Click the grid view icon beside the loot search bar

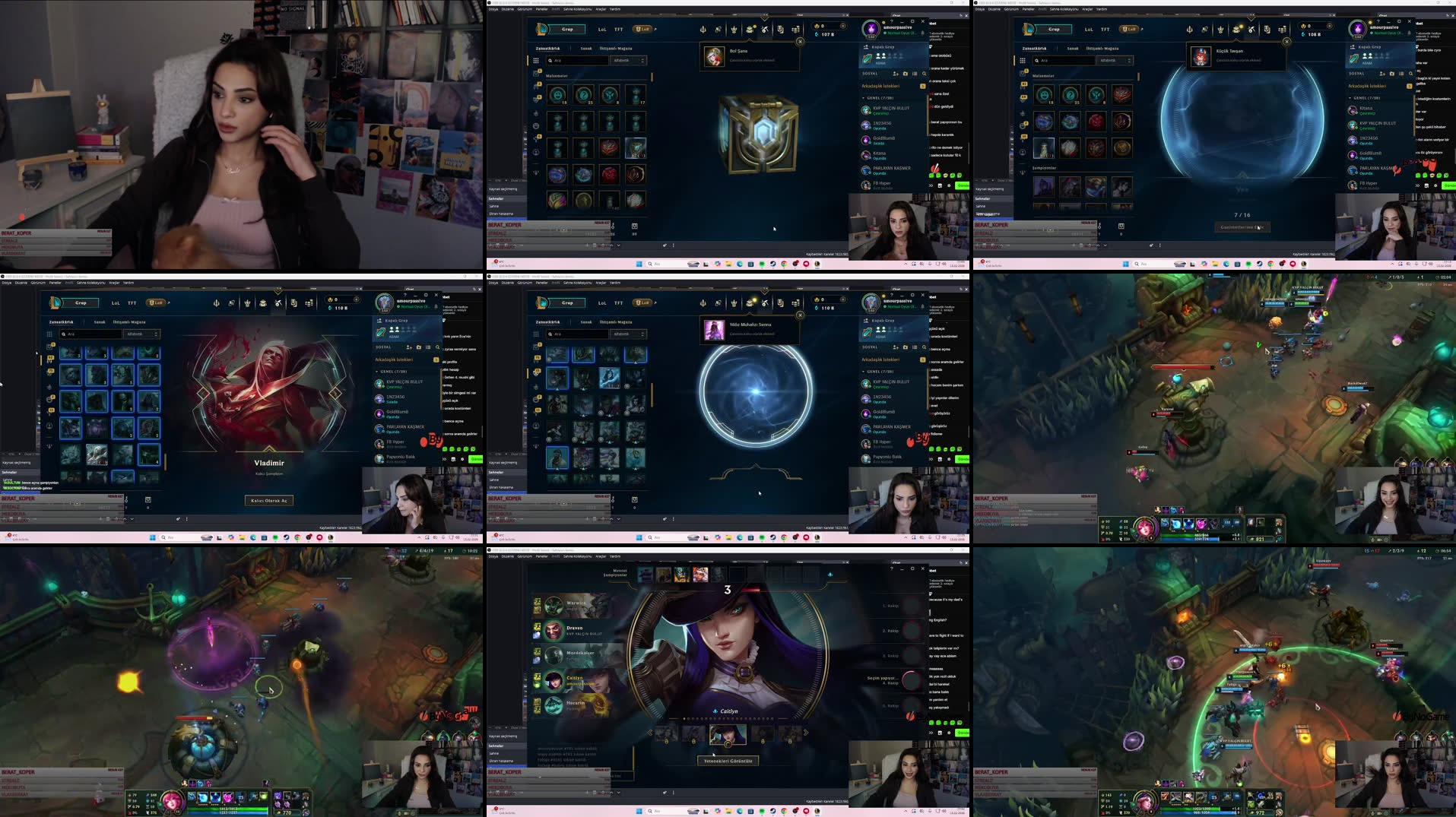click(x=535, y=60)
